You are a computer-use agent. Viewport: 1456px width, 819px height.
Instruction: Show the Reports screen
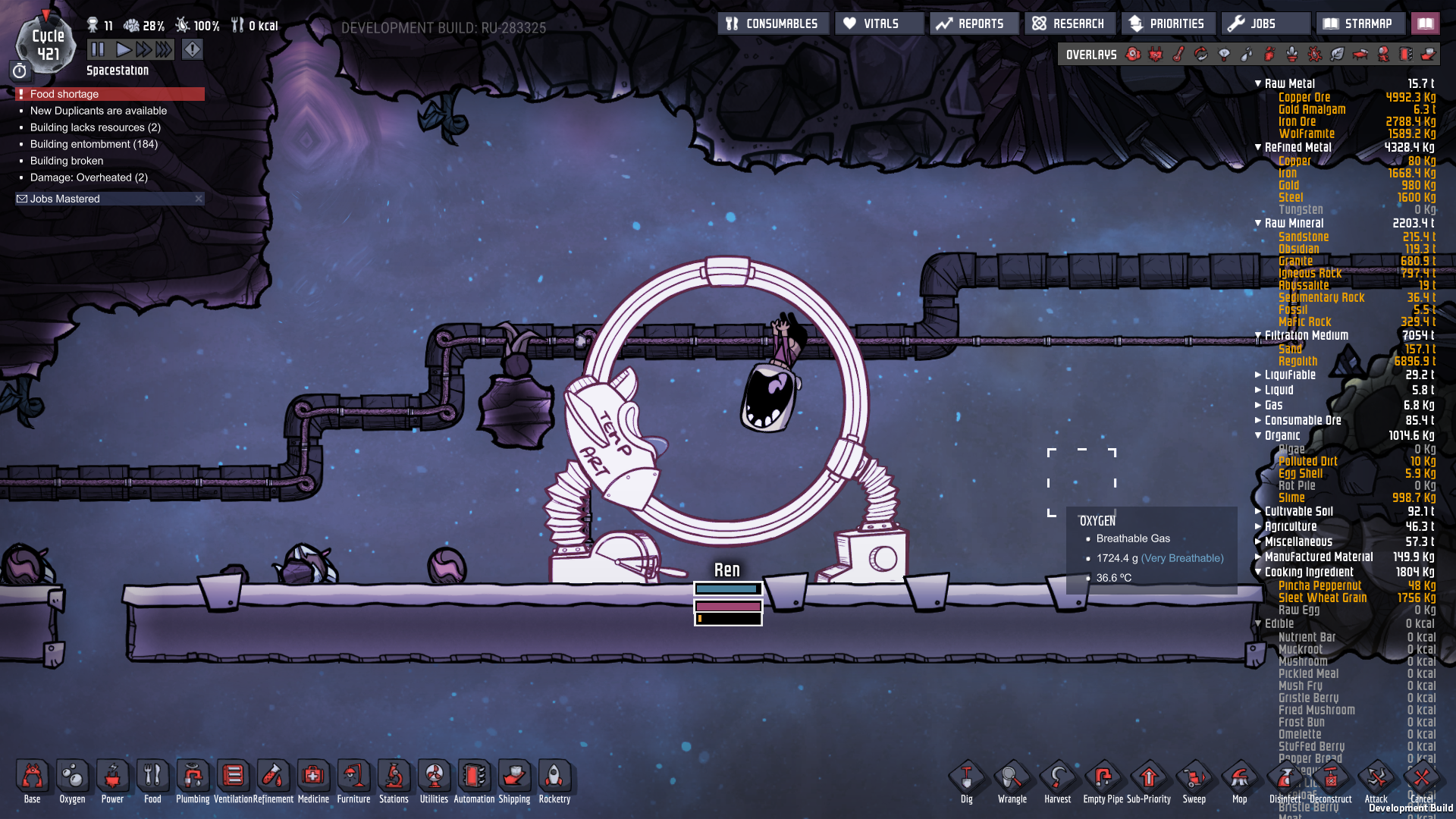click(x=971, y=24)
